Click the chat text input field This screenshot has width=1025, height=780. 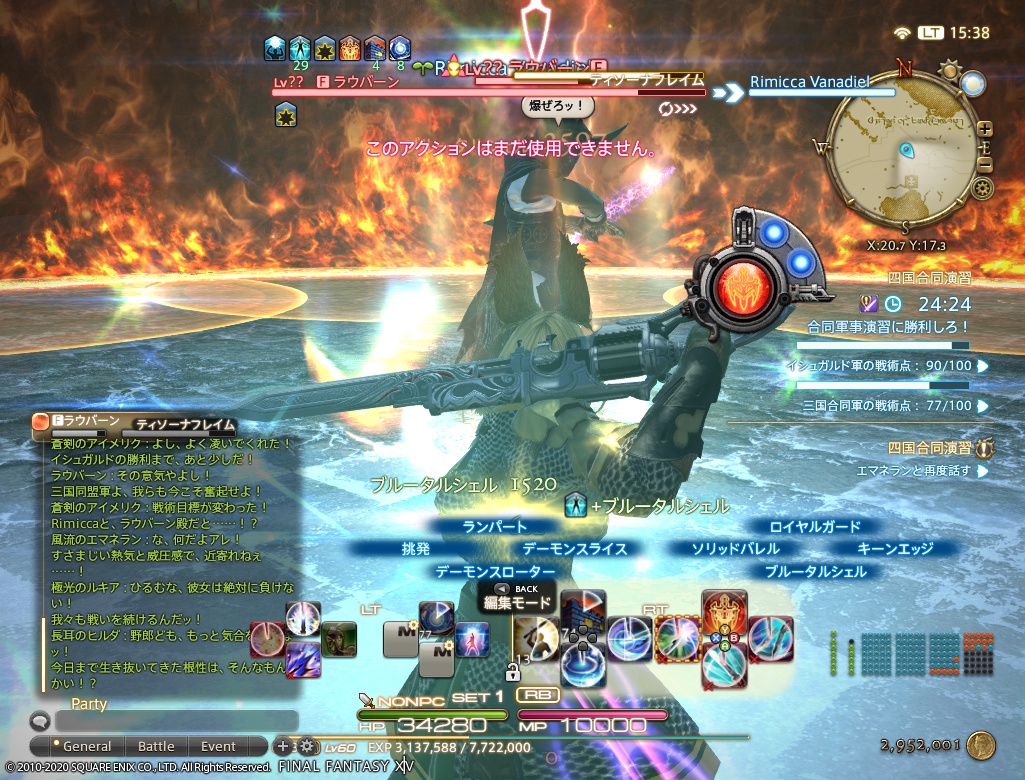[x=176, y=720]
